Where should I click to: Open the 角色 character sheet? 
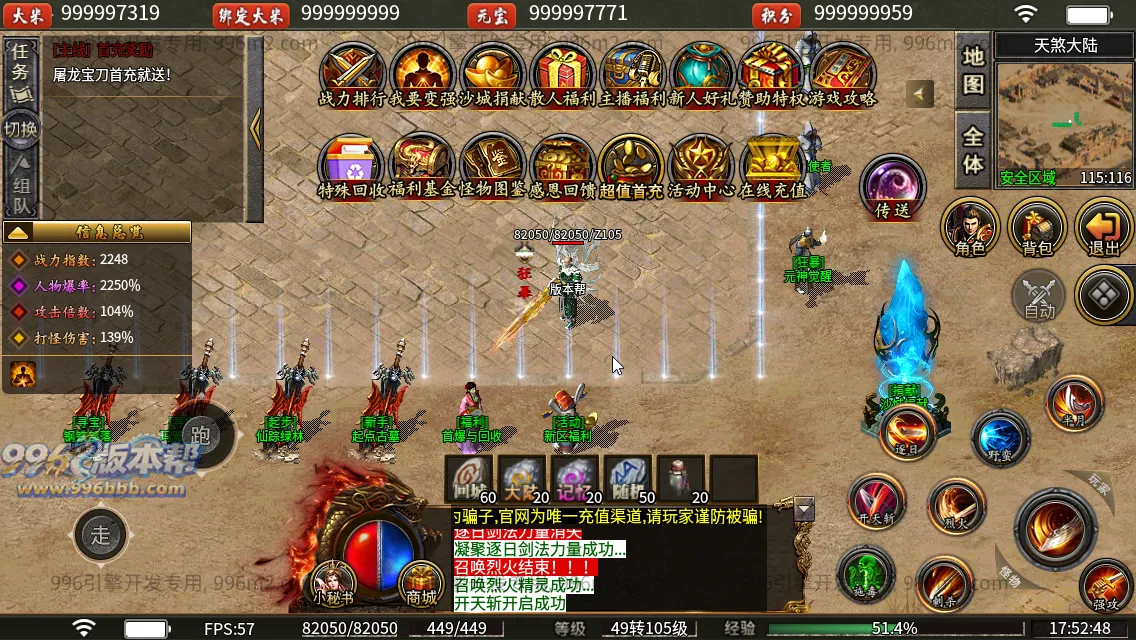coord(970,227)
